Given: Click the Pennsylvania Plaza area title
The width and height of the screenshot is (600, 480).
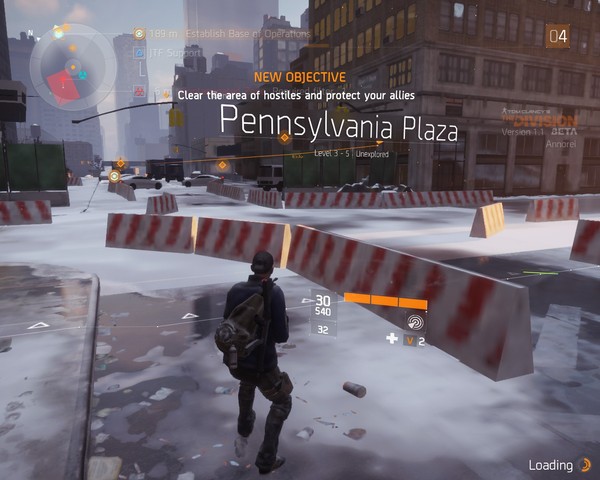Looking at the screenshot, I should [x=338, y=125].
